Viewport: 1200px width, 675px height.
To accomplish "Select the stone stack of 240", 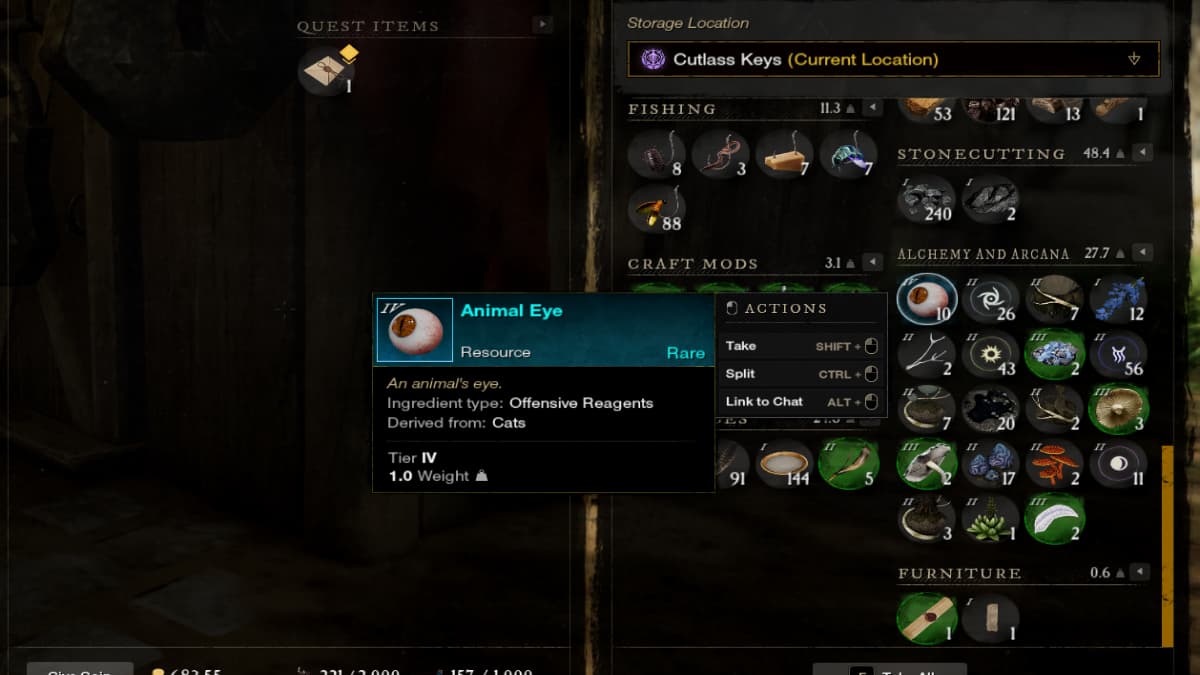I will point(925,199).
